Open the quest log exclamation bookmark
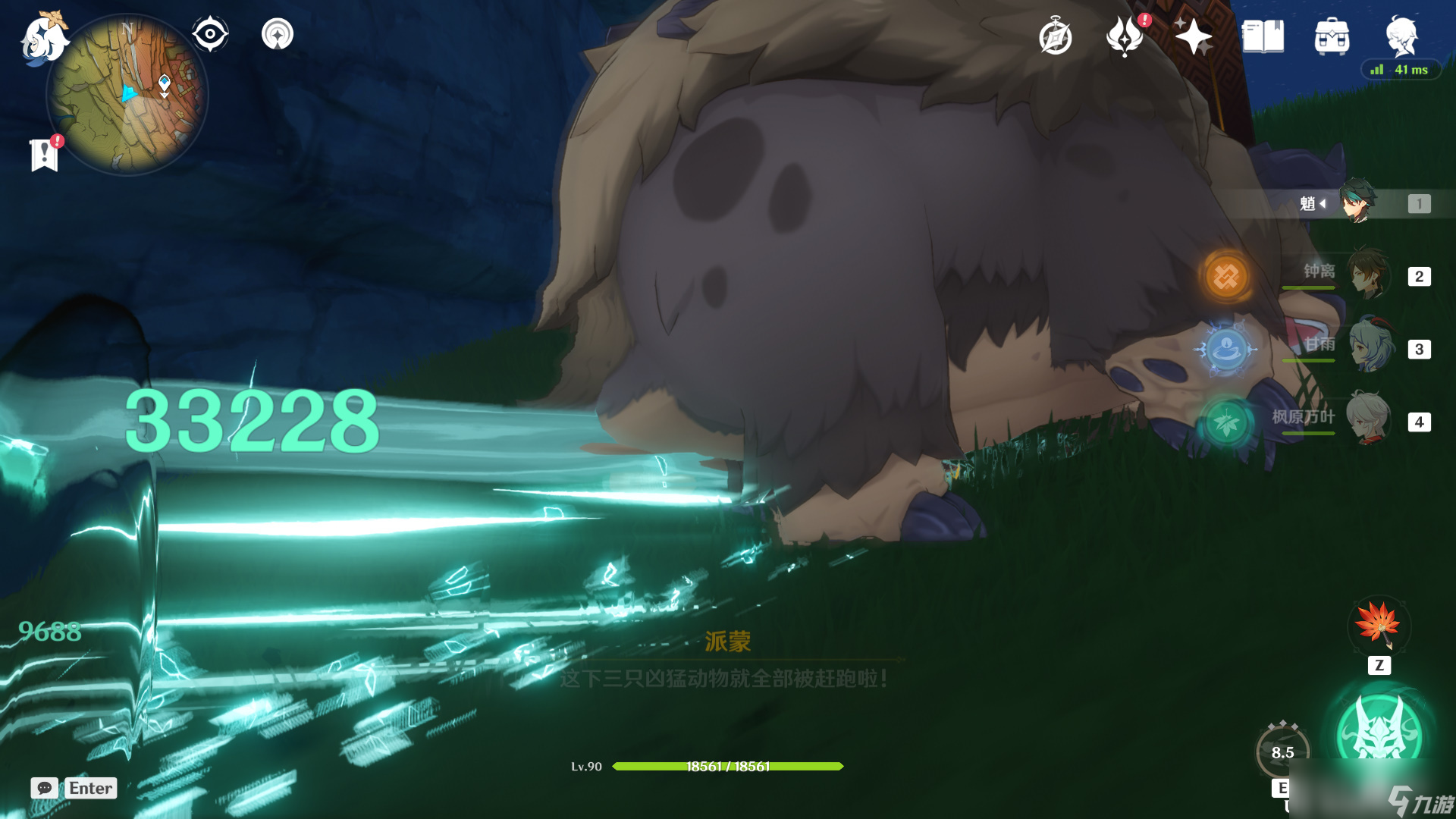This screenshot has height=819, width=1456. pyautogui.click(x=45, y=155)
